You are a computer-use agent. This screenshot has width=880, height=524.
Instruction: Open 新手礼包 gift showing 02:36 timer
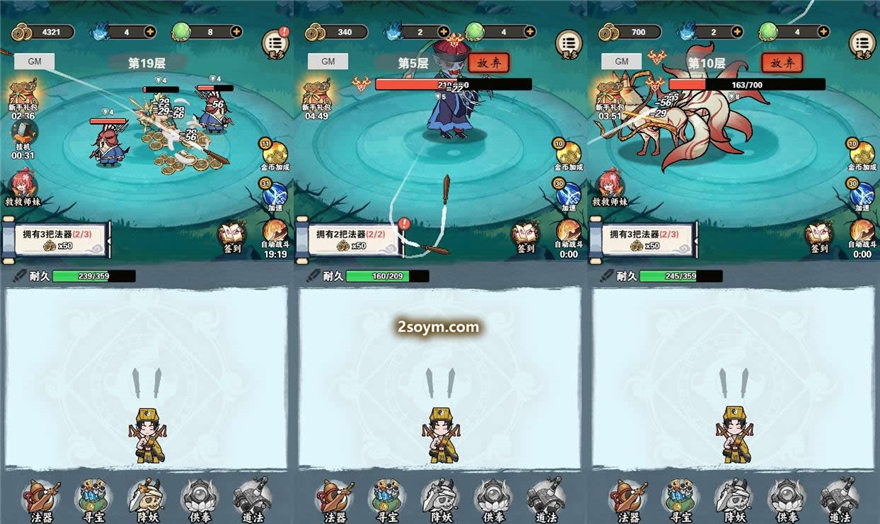pos(23,97)
